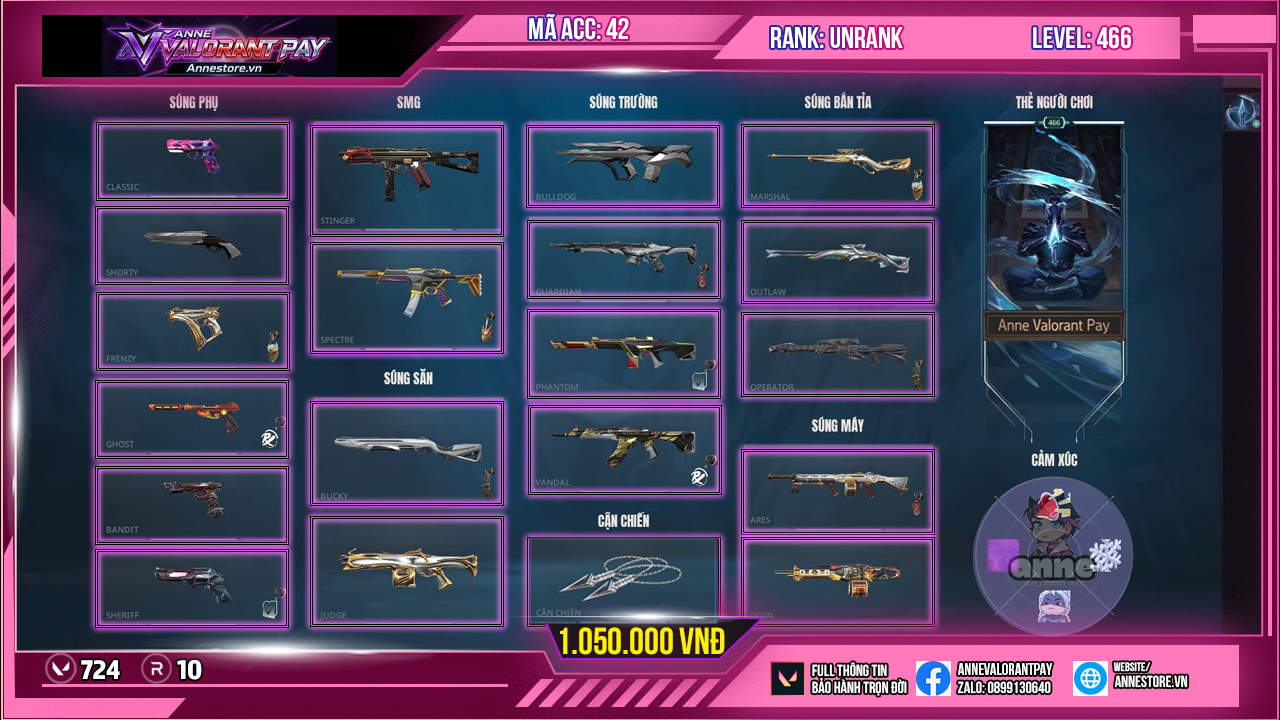The width and height of the screenshot is (1280, 720).
Task: Click the Operator sniper slot
Action: coord(837,354)
